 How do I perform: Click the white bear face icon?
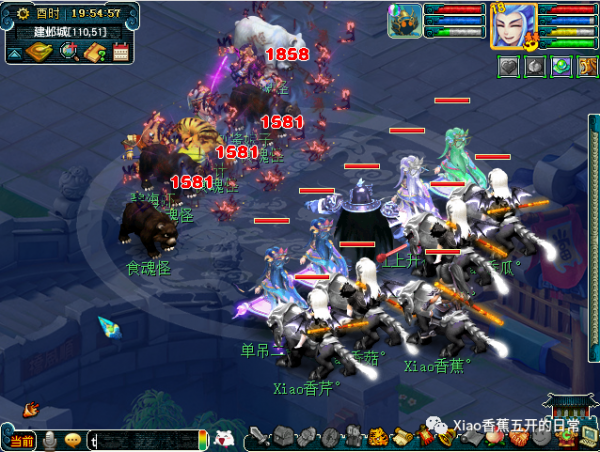tap(225, 438)
